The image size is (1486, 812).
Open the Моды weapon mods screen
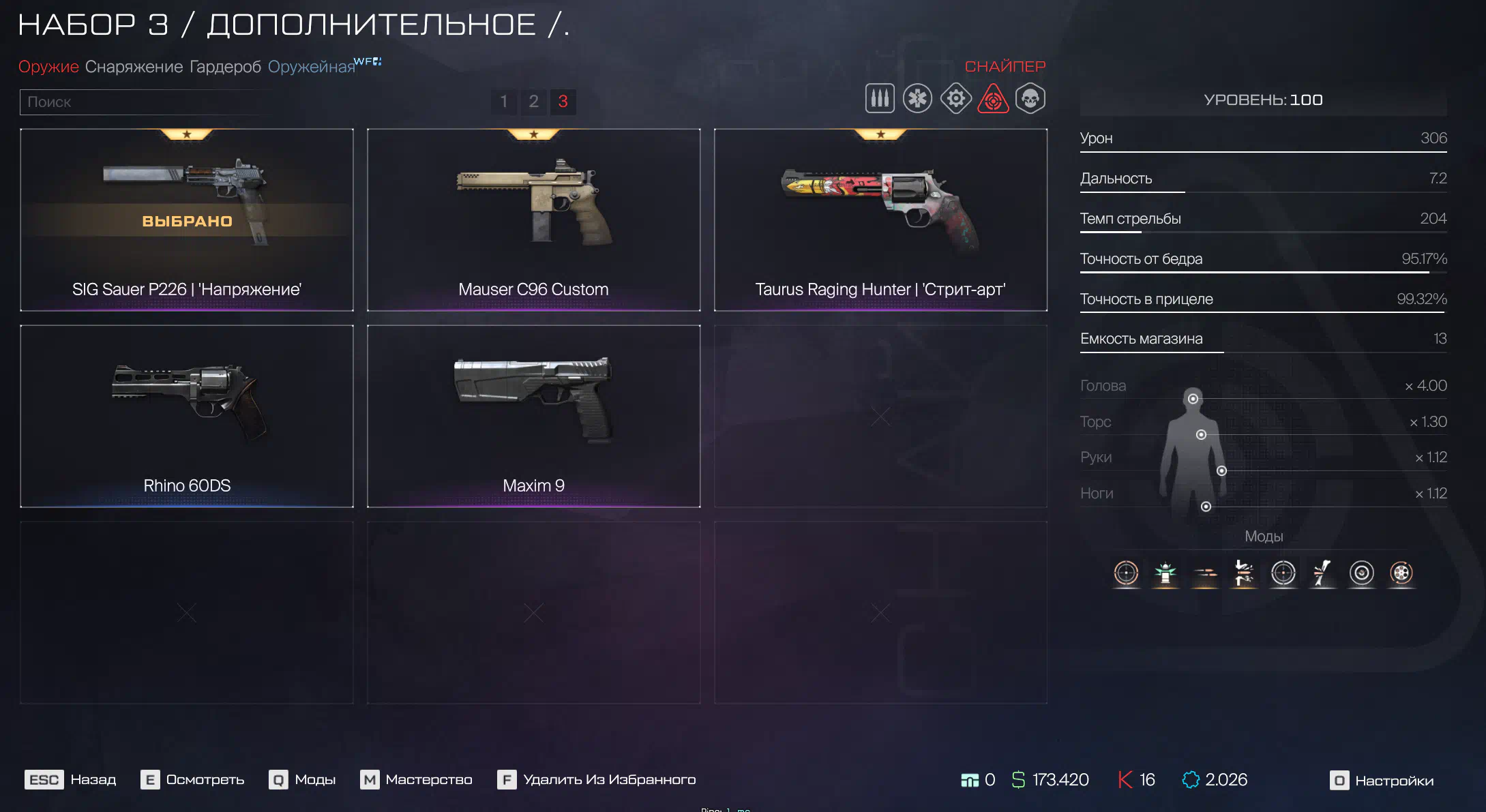(x=303, y=779)
